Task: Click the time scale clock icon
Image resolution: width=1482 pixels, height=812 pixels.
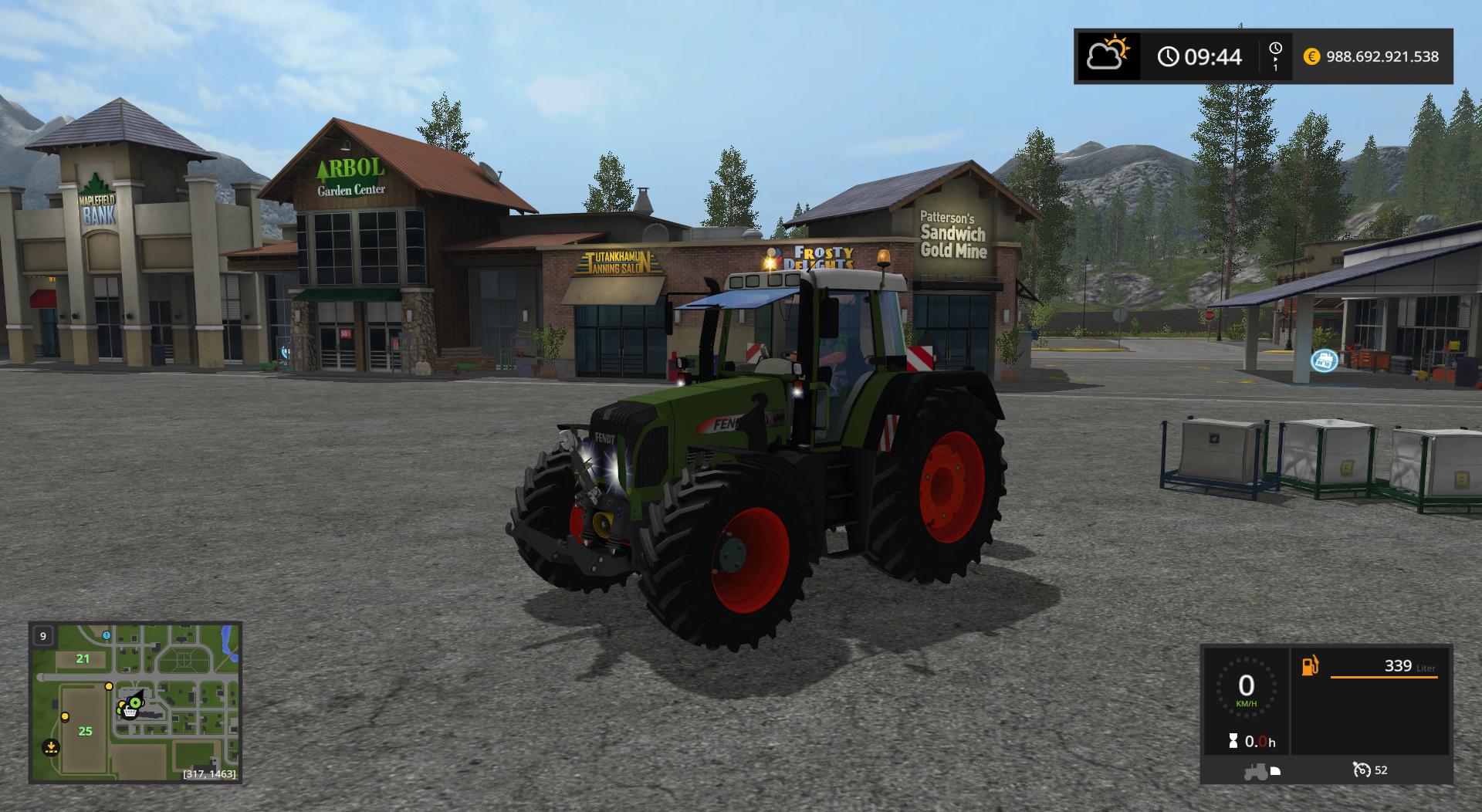Action: (1275, 49)
